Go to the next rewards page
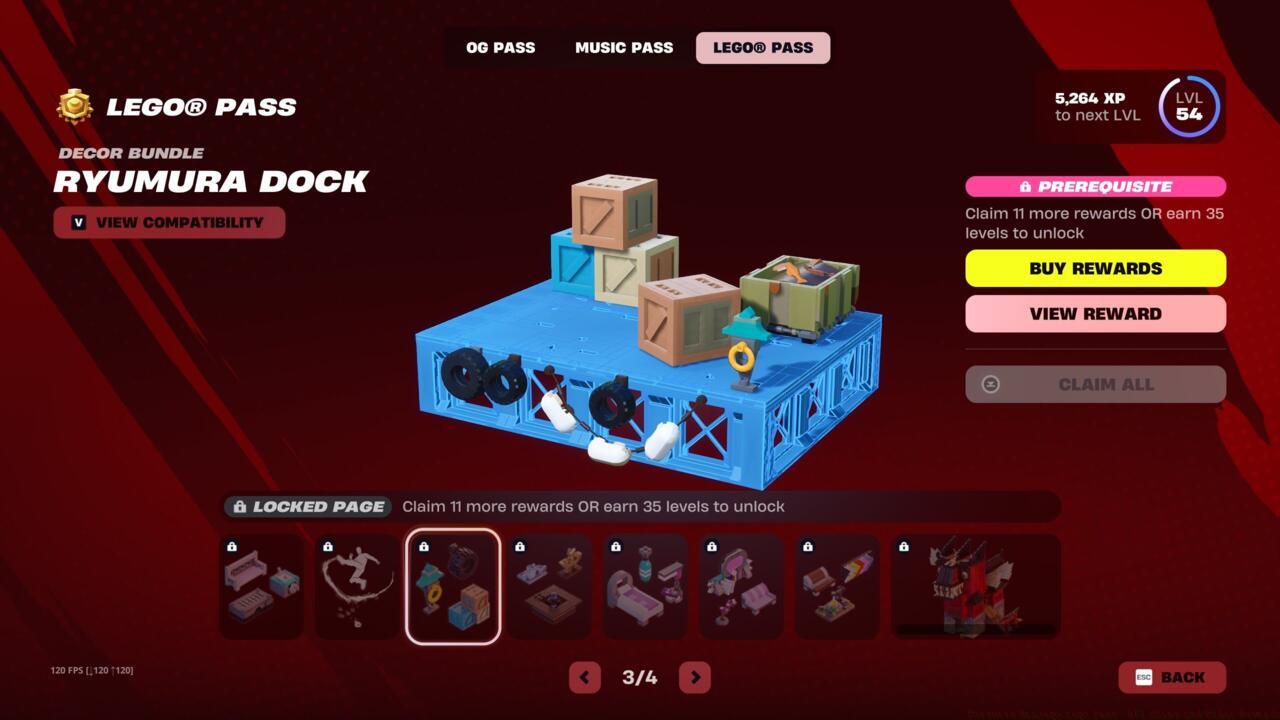 point(694,677)
